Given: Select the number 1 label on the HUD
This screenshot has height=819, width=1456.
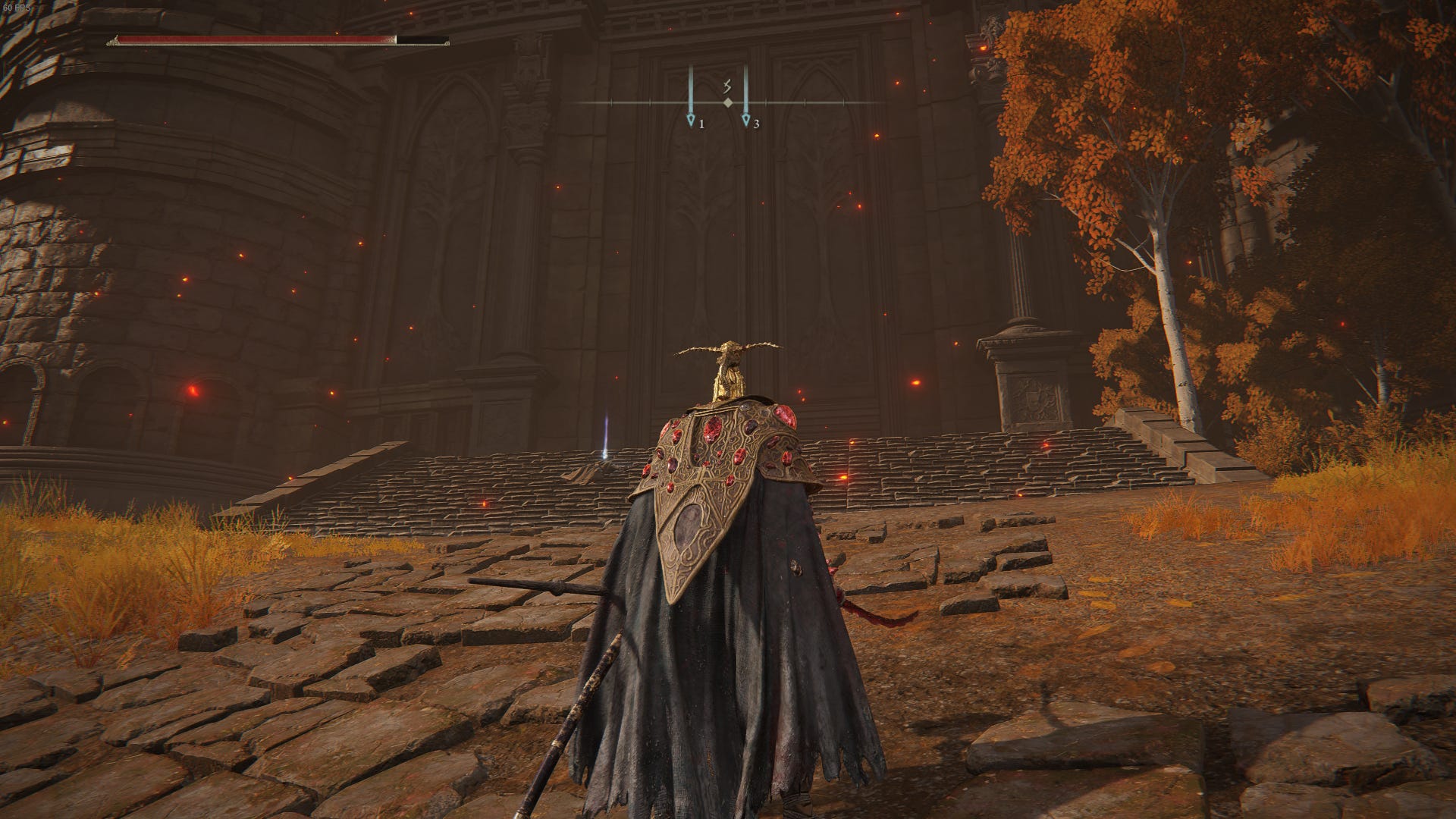Looking at the screenshot, I should 702,125.
